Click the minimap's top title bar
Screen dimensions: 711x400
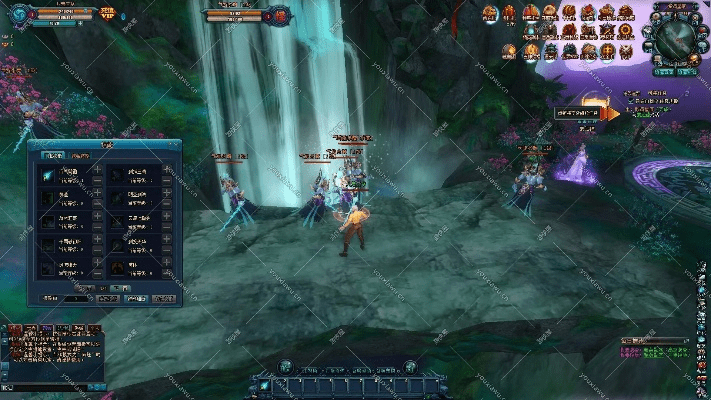pos(674,6)
